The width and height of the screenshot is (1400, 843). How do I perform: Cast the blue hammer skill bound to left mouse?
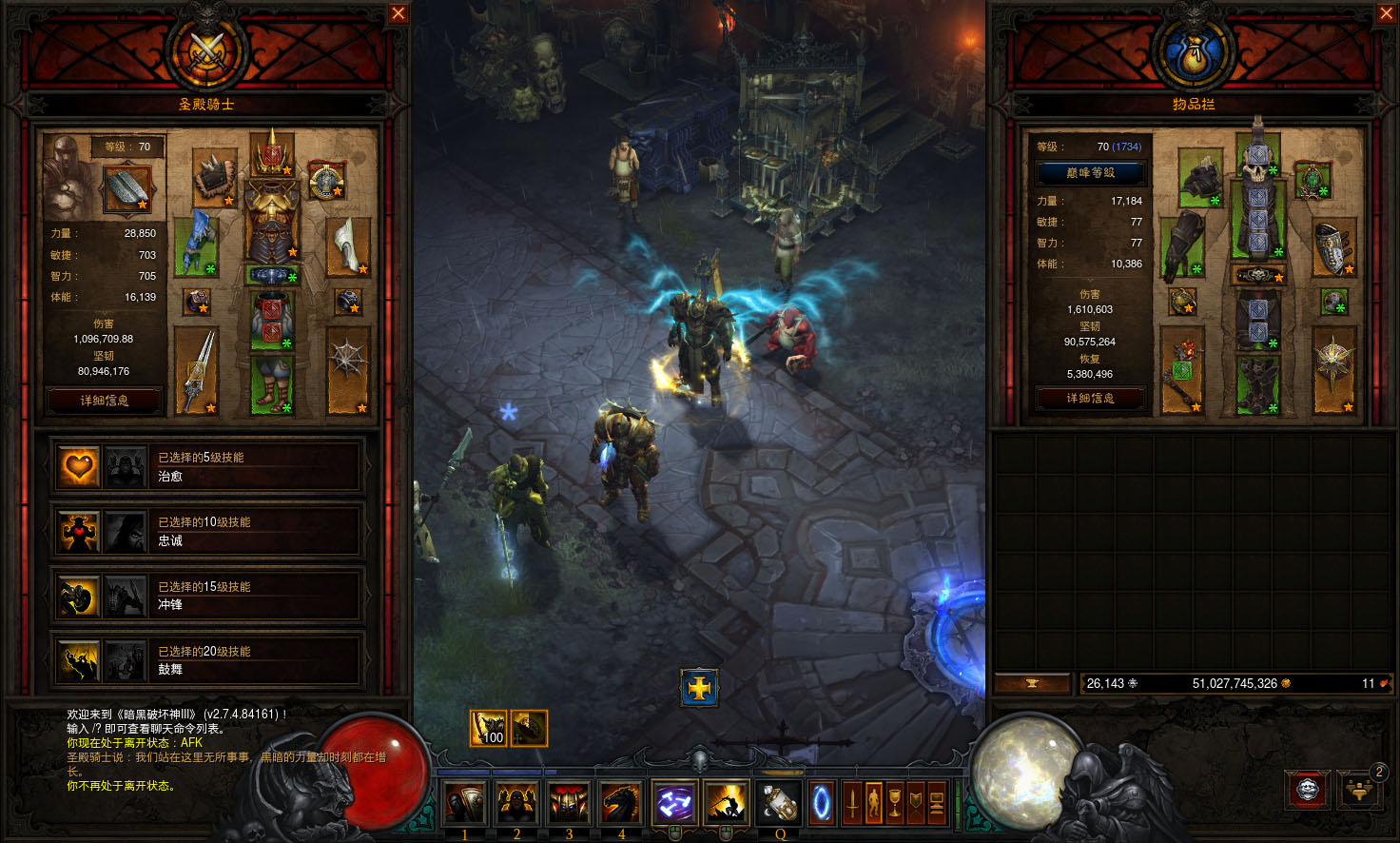[x=672, y=802]
